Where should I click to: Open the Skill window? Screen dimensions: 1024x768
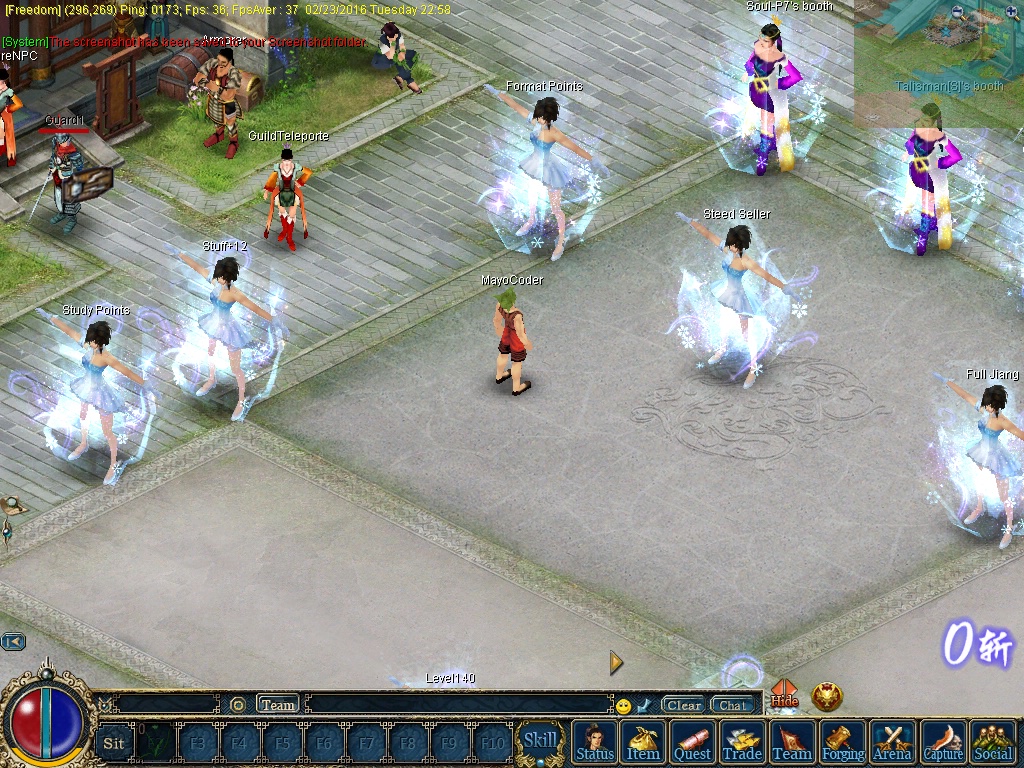tap(541, 741)
